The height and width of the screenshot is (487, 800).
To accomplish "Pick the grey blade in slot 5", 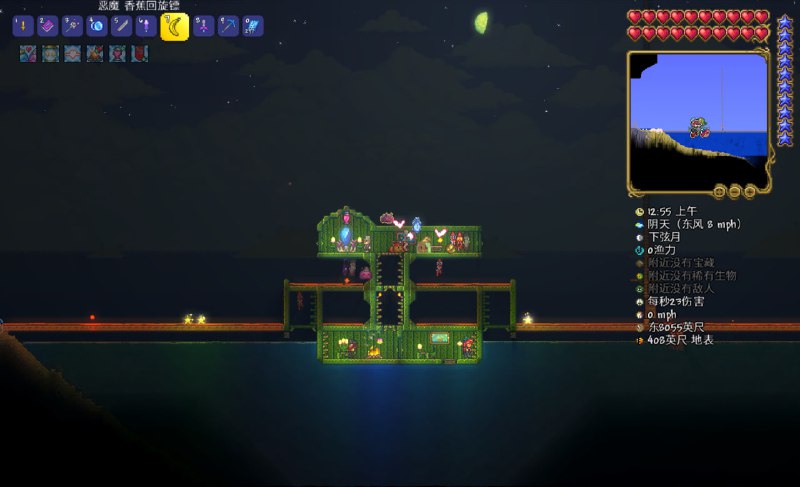I will [122, 27].
